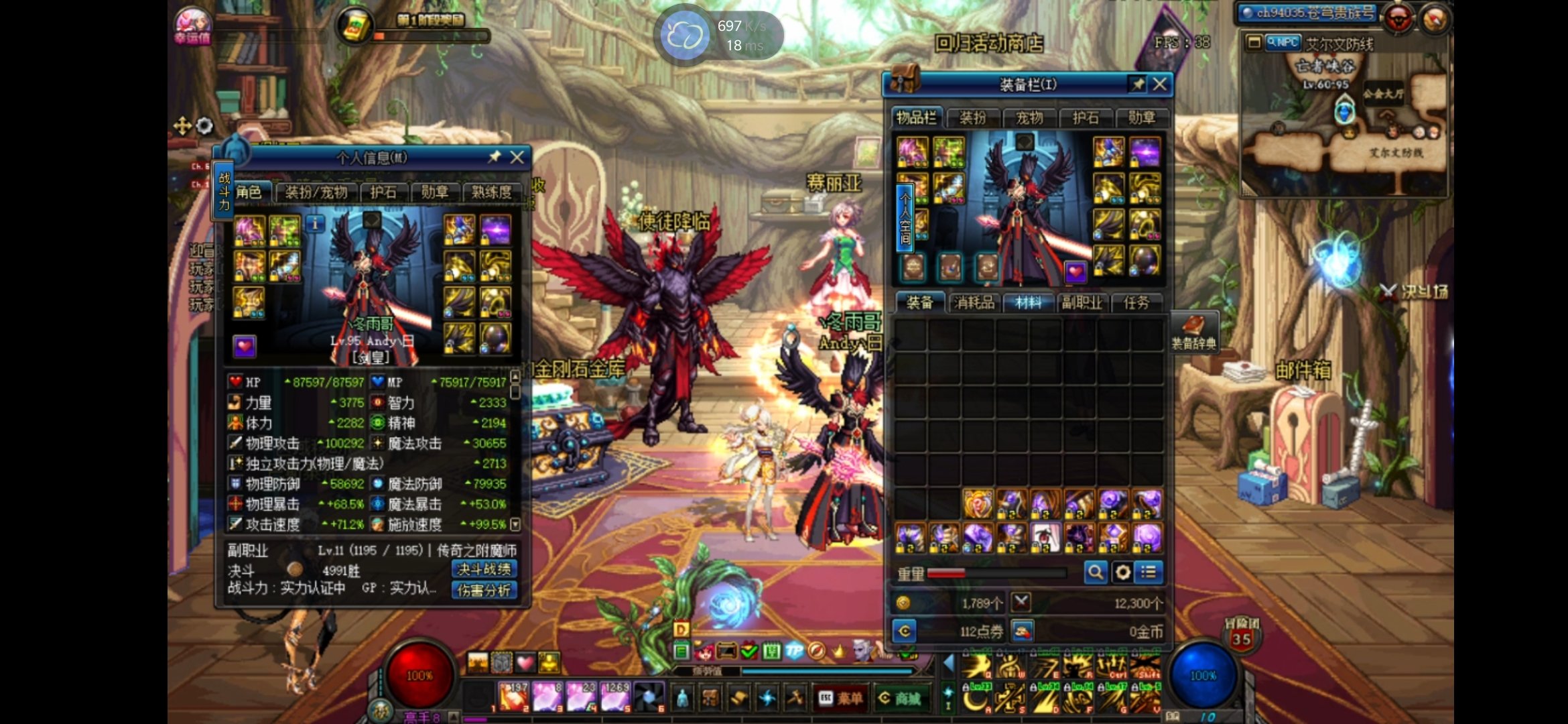Click the NPC search button on minimap

pos(1283,43)
